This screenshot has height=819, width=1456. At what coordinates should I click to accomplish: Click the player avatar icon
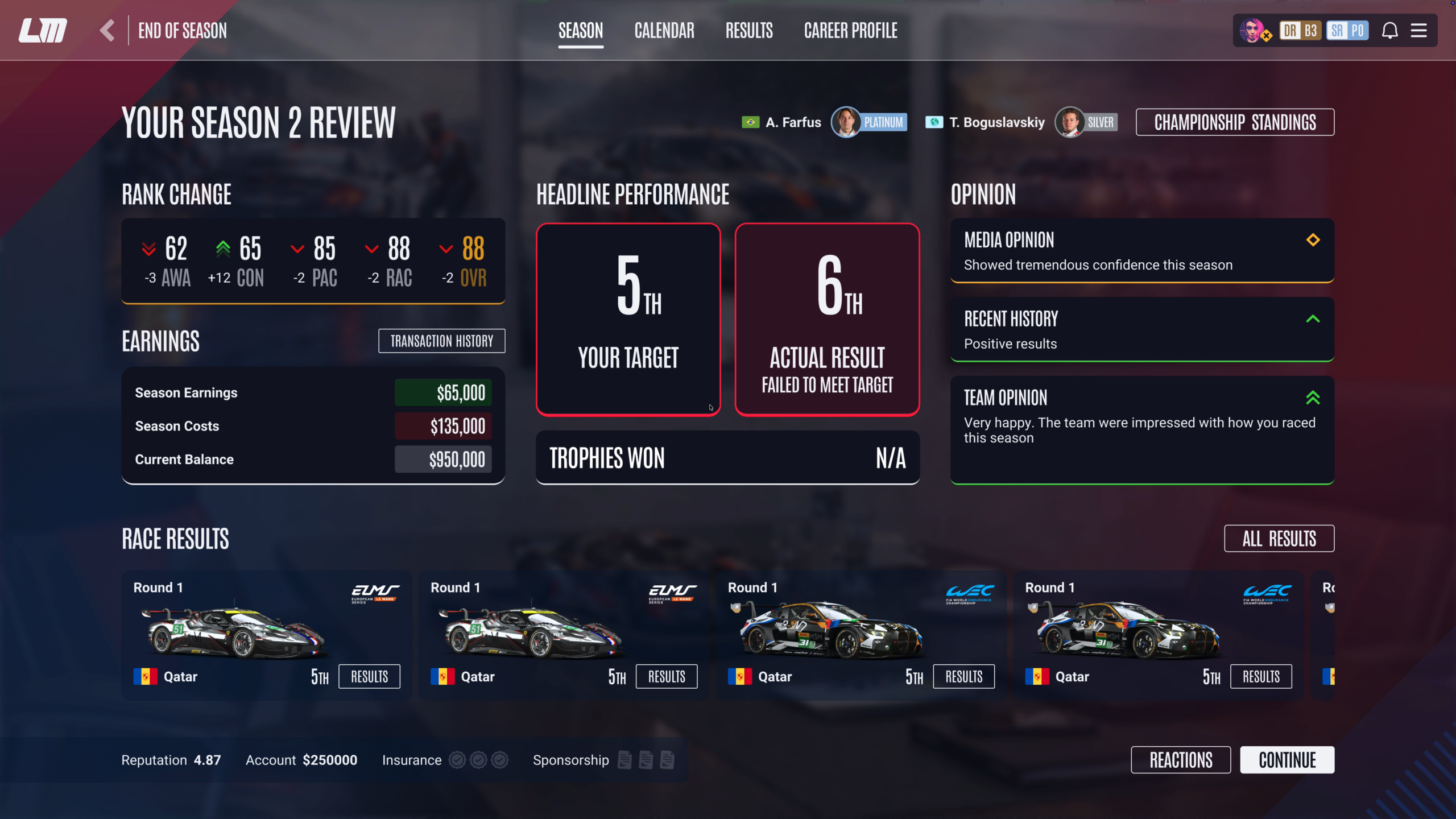click(1253, 31)
